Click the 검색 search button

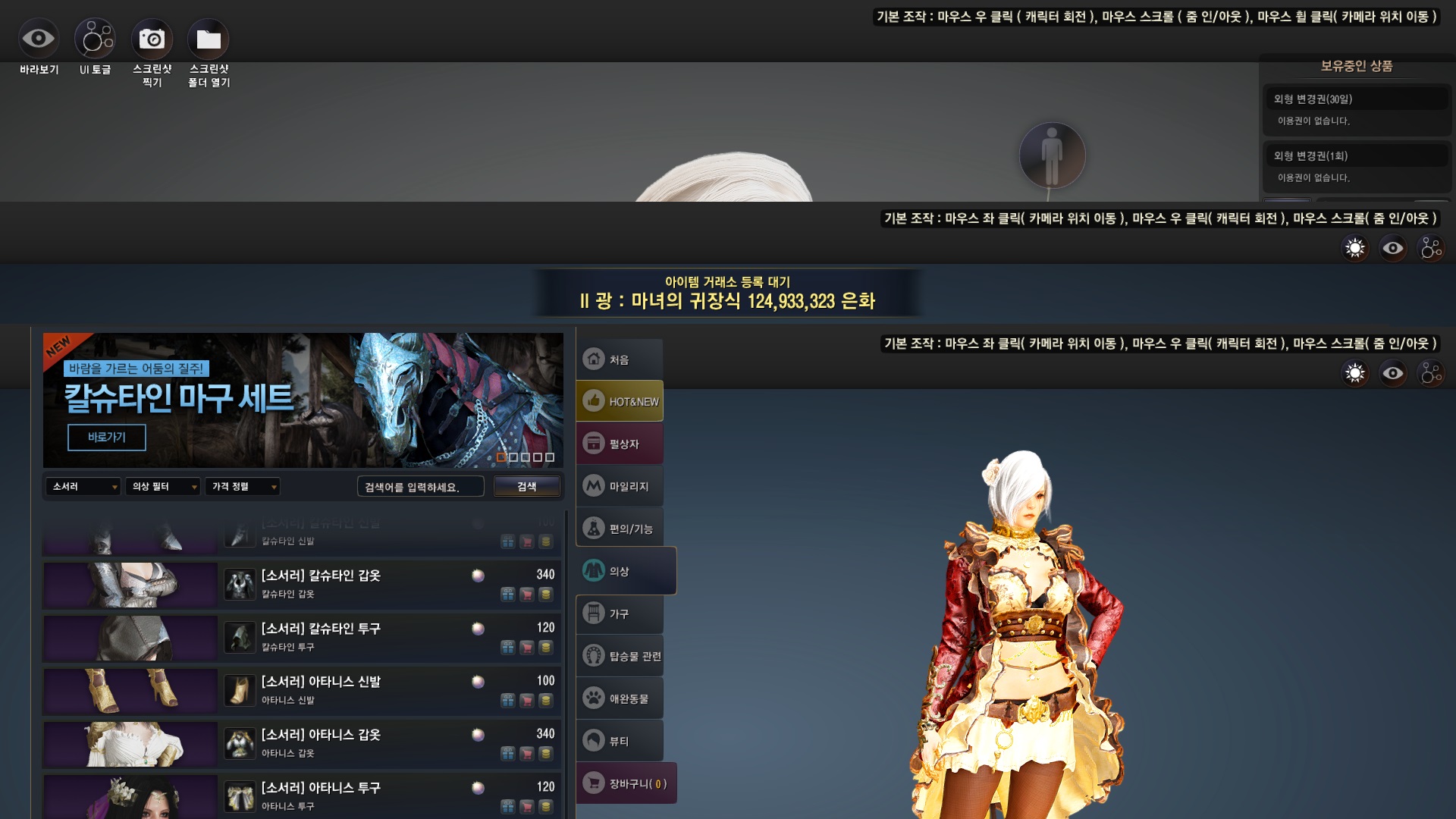(x=527, y=487)
